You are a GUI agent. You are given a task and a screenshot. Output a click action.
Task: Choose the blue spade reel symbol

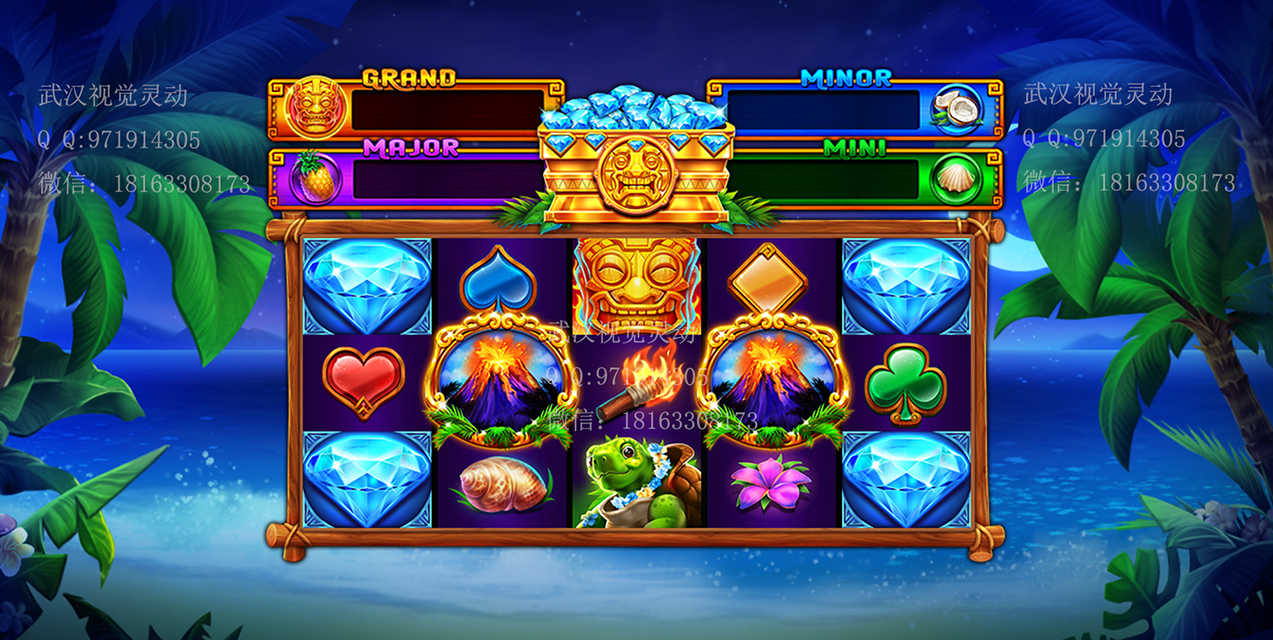tap(498, 280)
